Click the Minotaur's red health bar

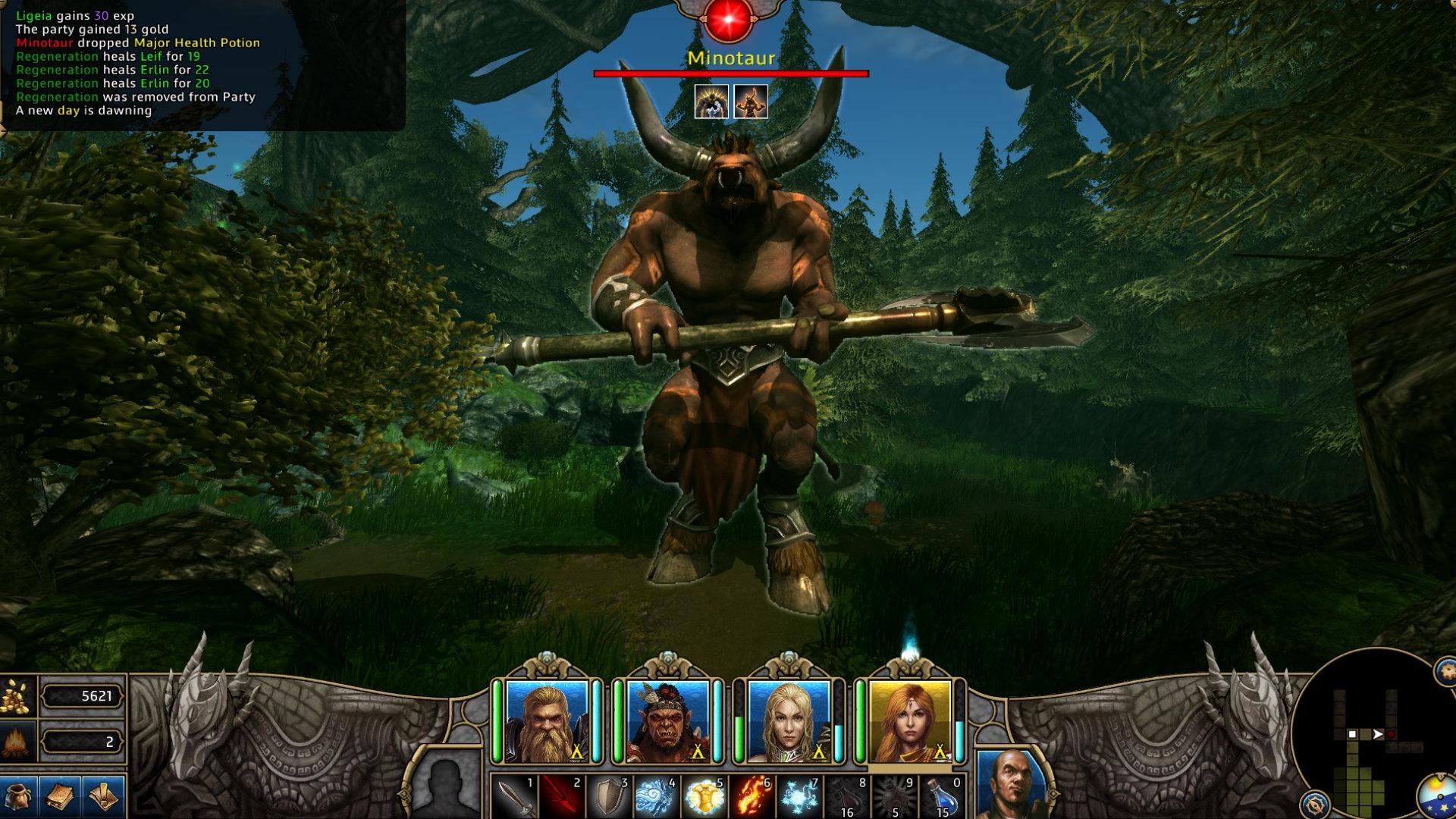(x=732, y=74)
